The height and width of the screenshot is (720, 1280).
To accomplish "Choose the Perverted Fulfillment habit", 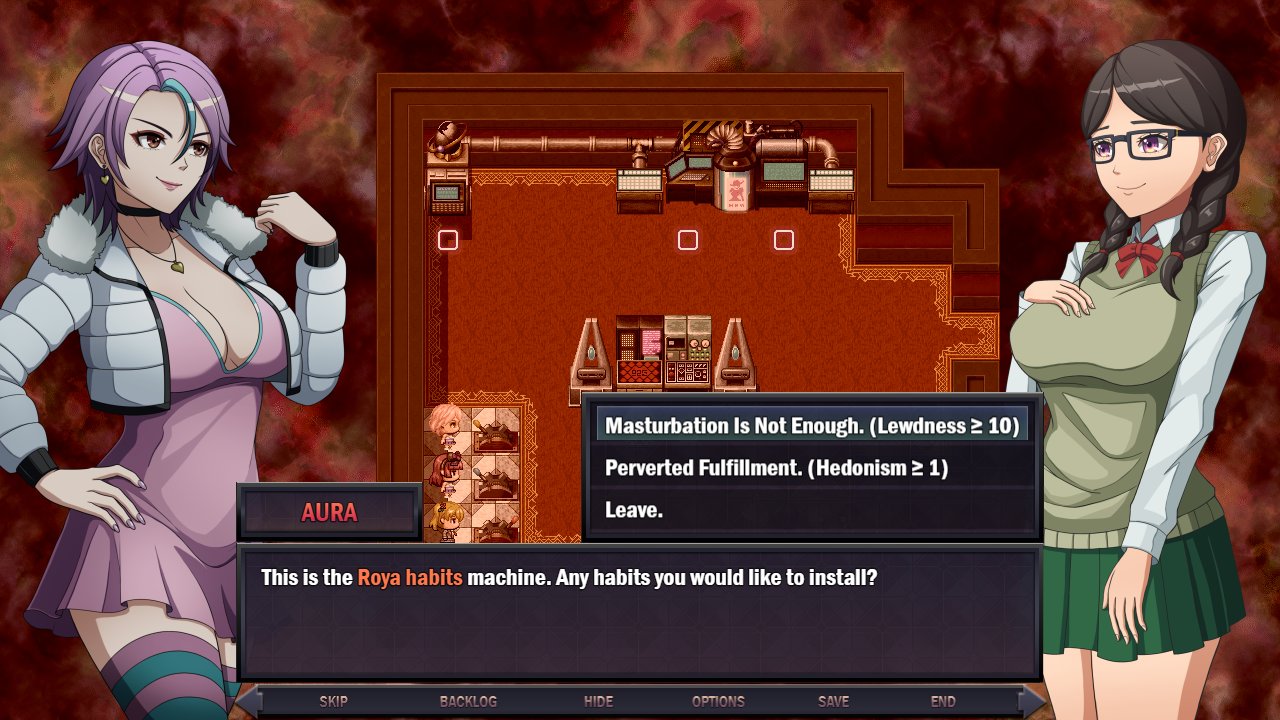I will point(790,464).
